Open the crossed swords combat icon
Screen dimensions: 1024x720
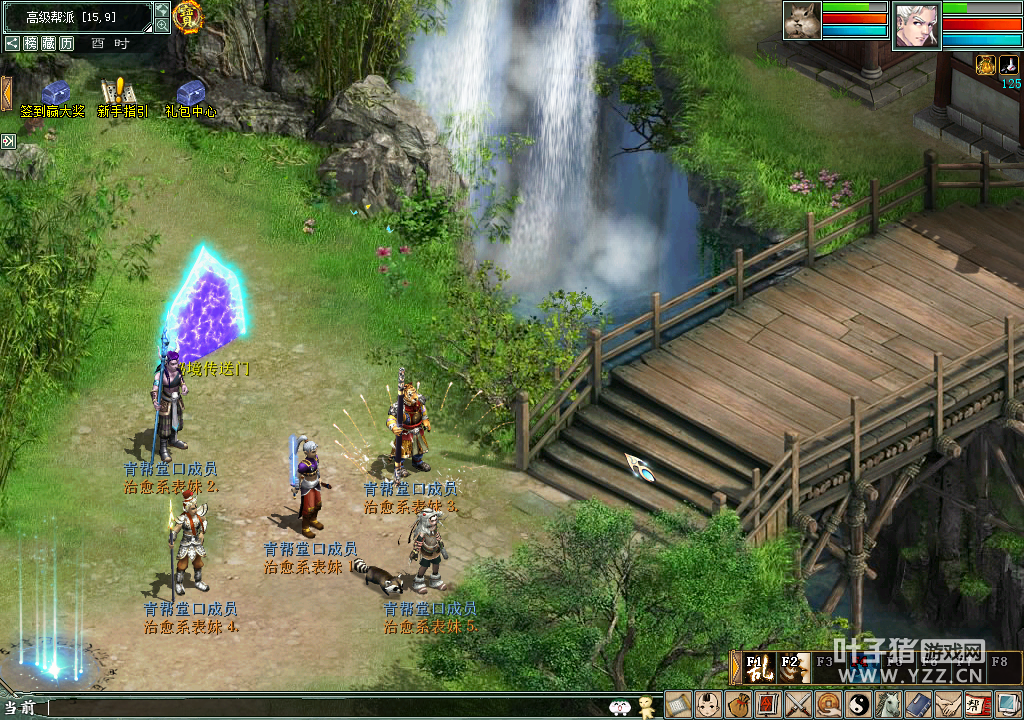pyautogui.click(x=798, y=705)
